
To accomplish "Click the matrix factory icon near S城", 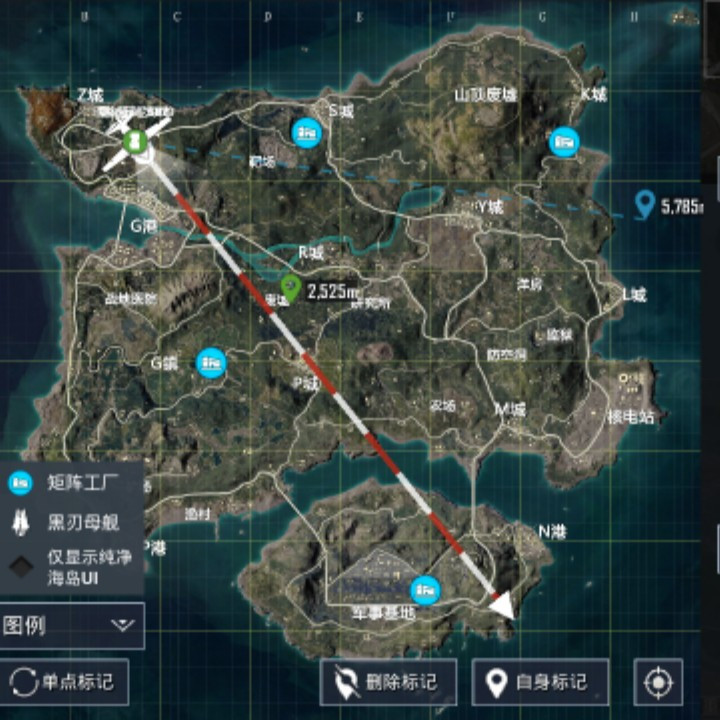I will 306,131.
